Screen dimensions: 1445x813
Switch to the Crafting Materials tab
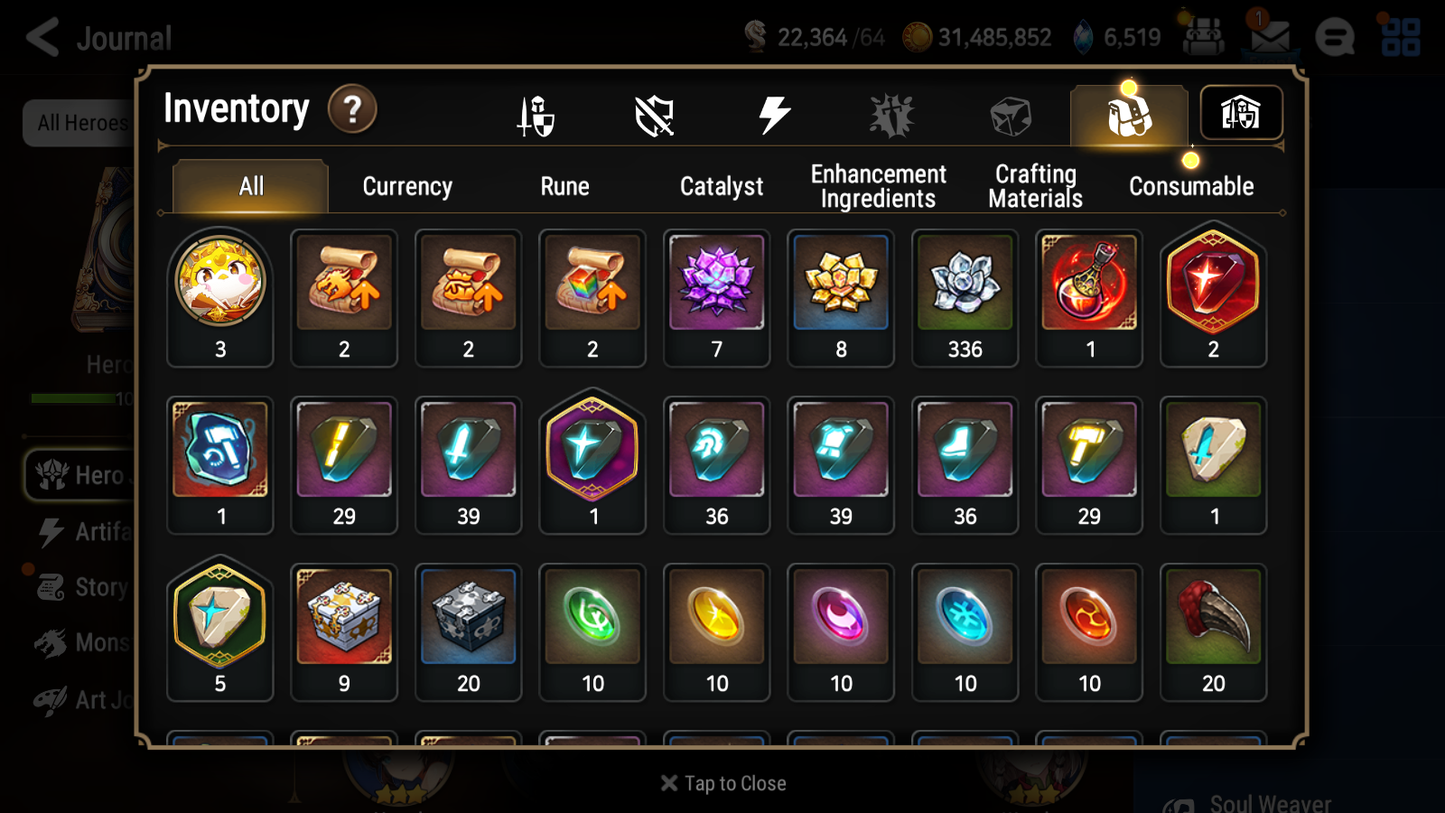tap(1035, 186)
